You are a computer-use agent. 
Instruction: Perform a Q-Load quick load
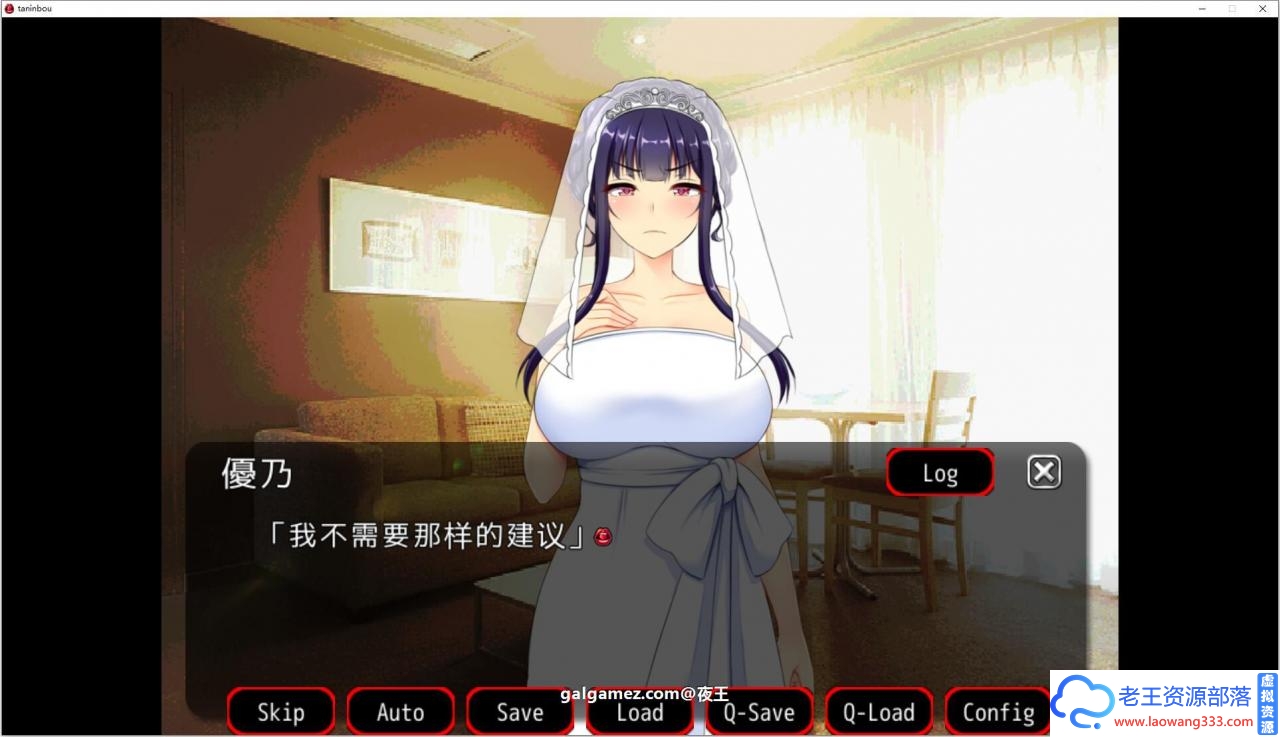point(878,712)
